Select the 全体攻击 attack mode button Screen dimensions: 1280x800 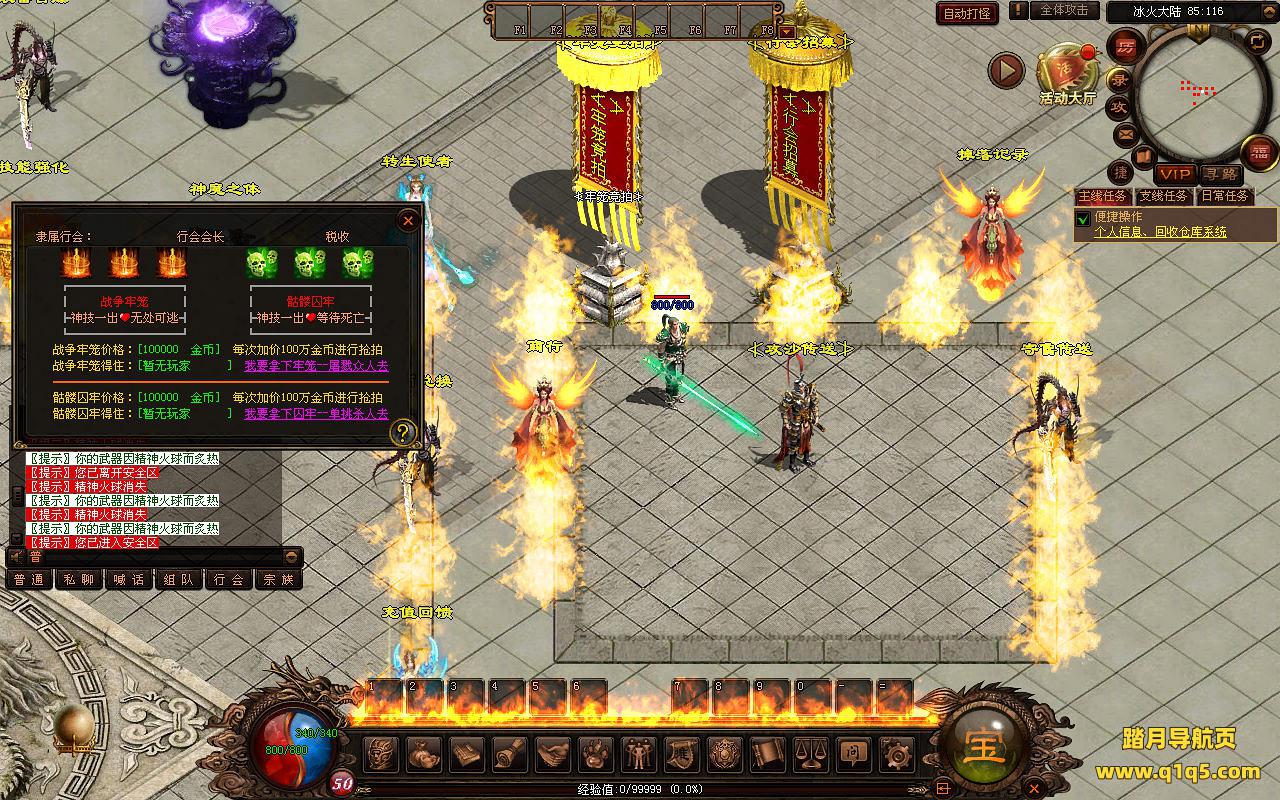[x=1064, y=10]
